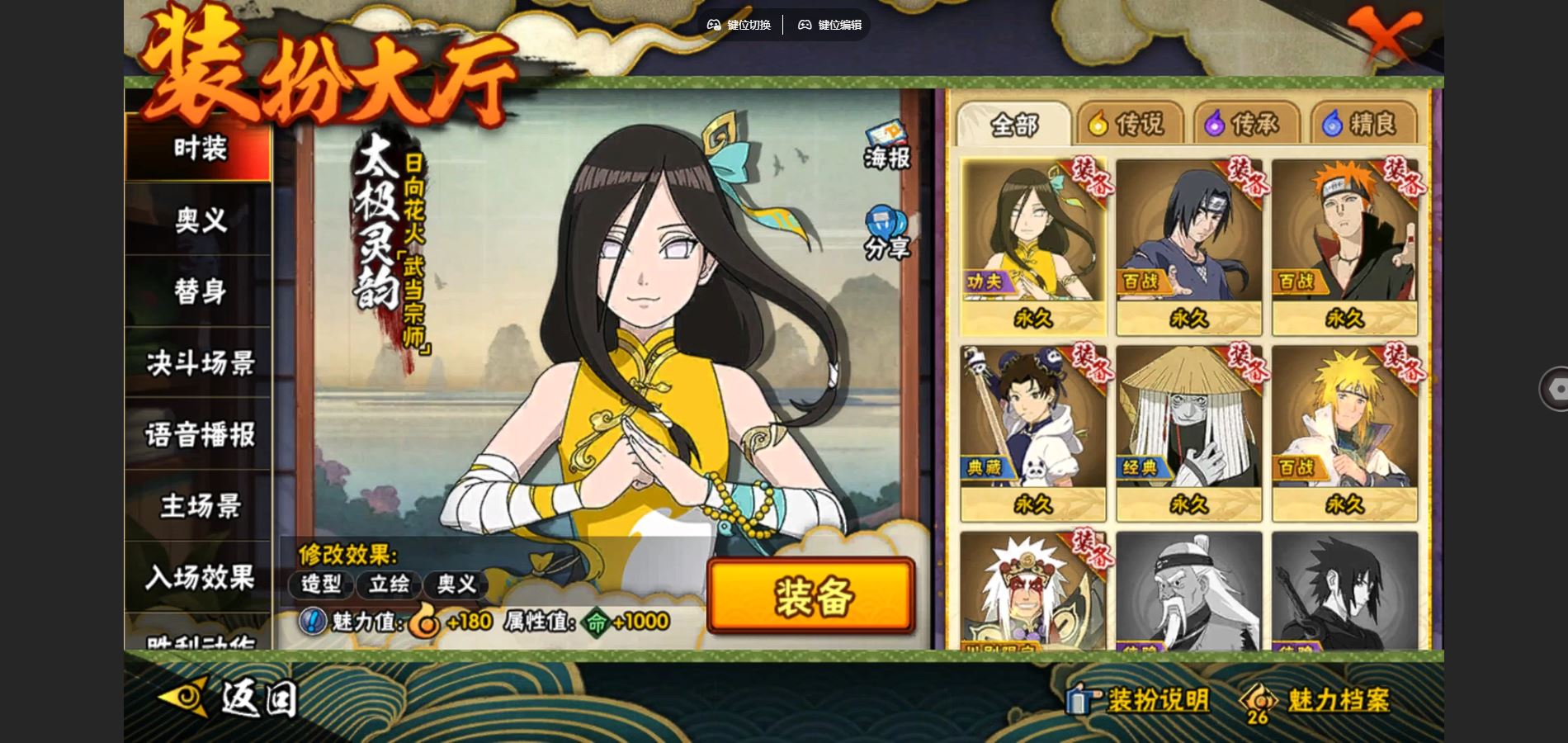Open the 海报 poster icon
Image resolution: width=1568 pixels, height=743 pixels.
886,146
